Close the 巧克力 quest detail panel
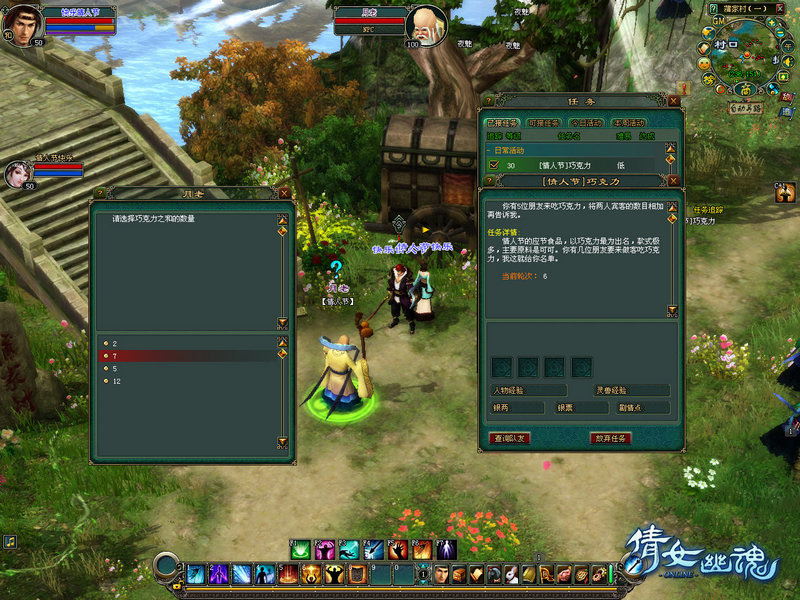Viewport: 800px width, 600px height. coord(674,182)
